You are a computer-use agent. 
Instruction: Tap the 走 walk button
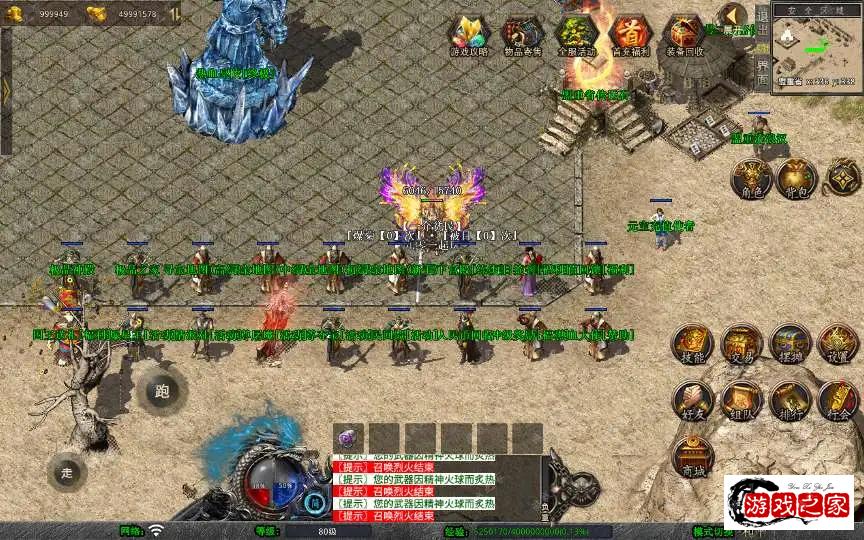(67, 471)
